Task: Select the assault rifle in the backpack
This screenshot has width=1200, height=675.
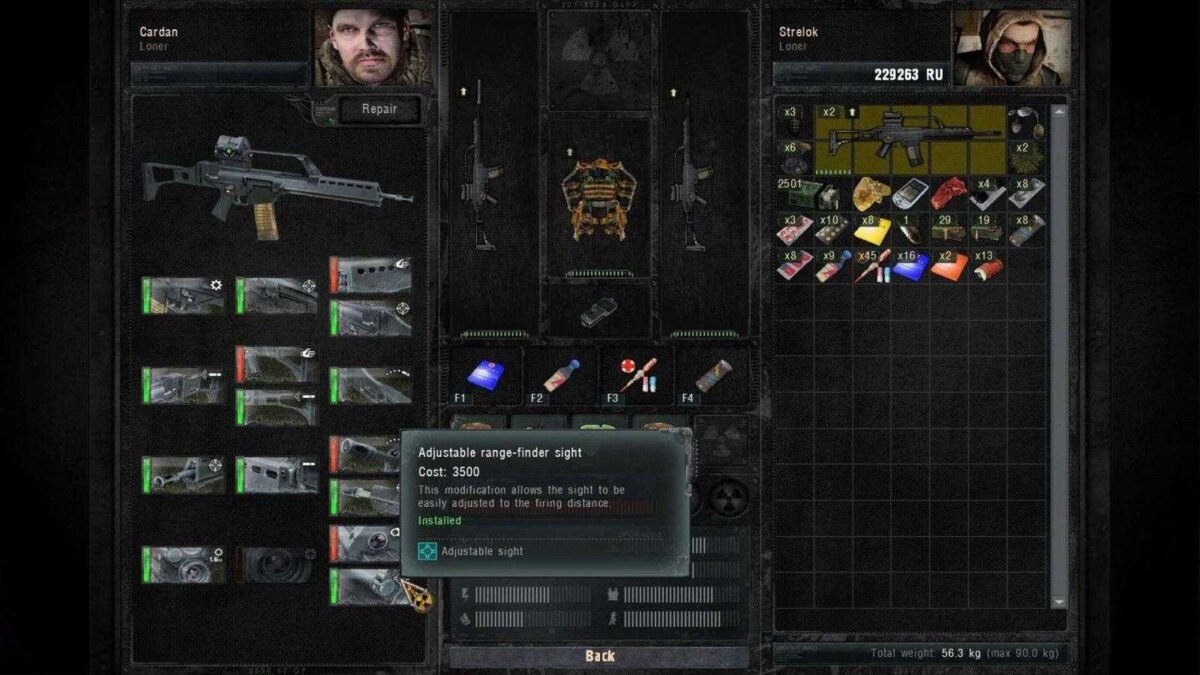Action: click(910, 140)
